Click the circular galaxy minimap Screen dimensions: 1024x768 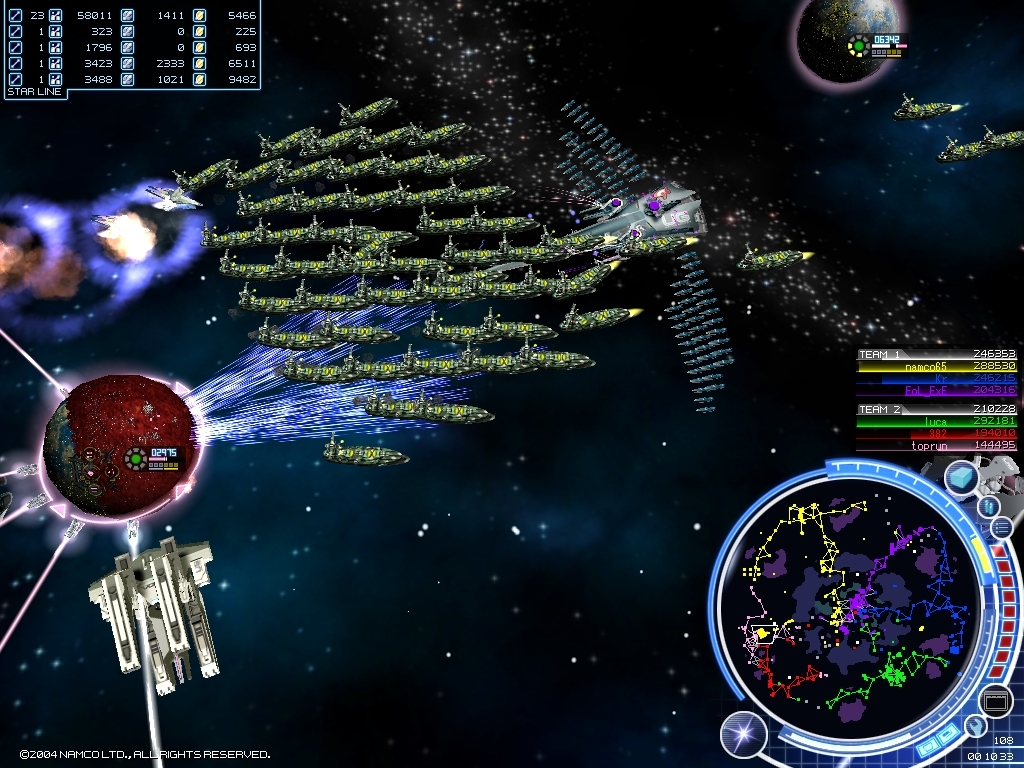pos(845,599)
